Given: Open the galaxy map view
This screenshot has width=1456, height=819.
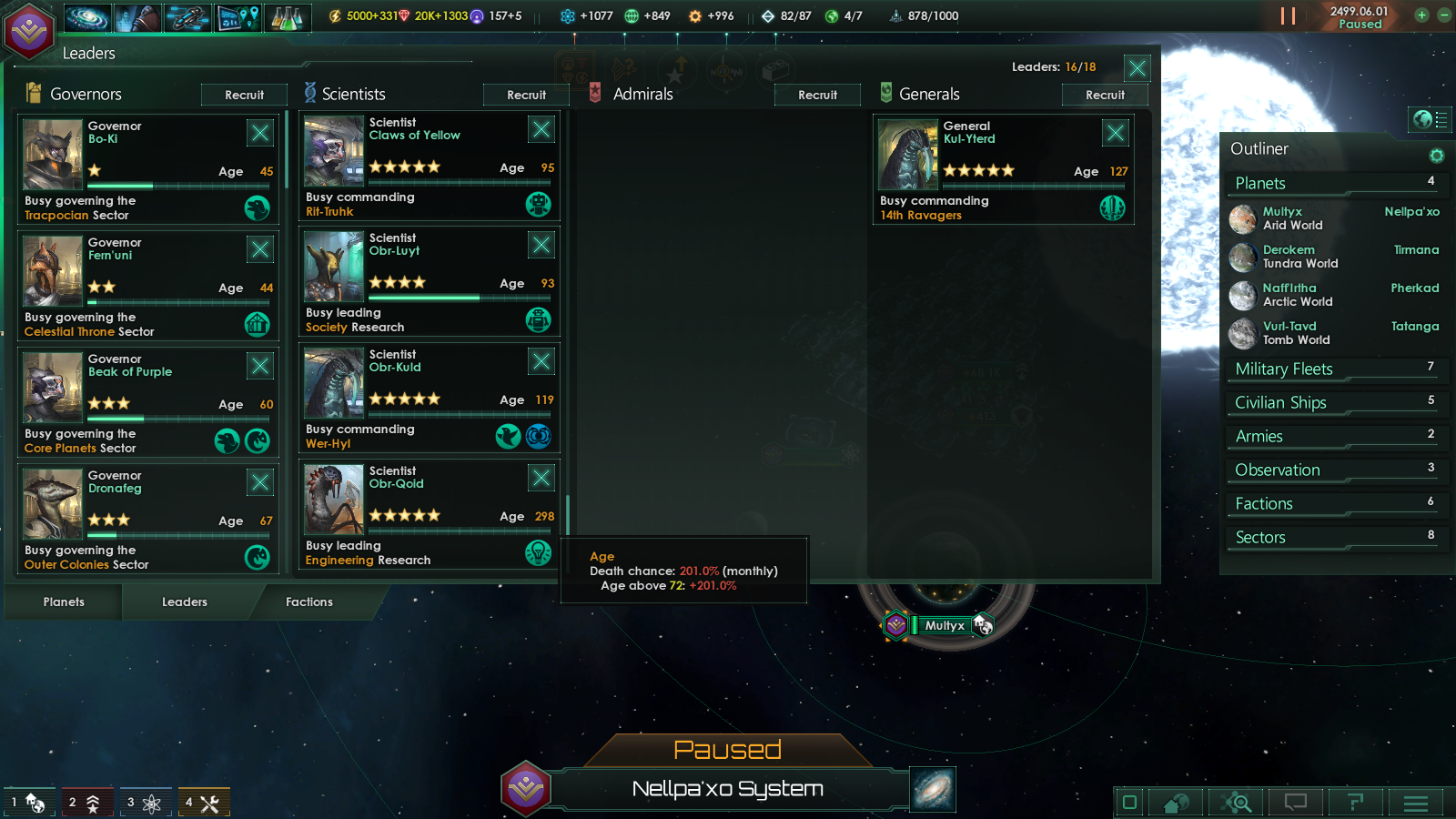Looking at the screenshot, I should (86, 16).
